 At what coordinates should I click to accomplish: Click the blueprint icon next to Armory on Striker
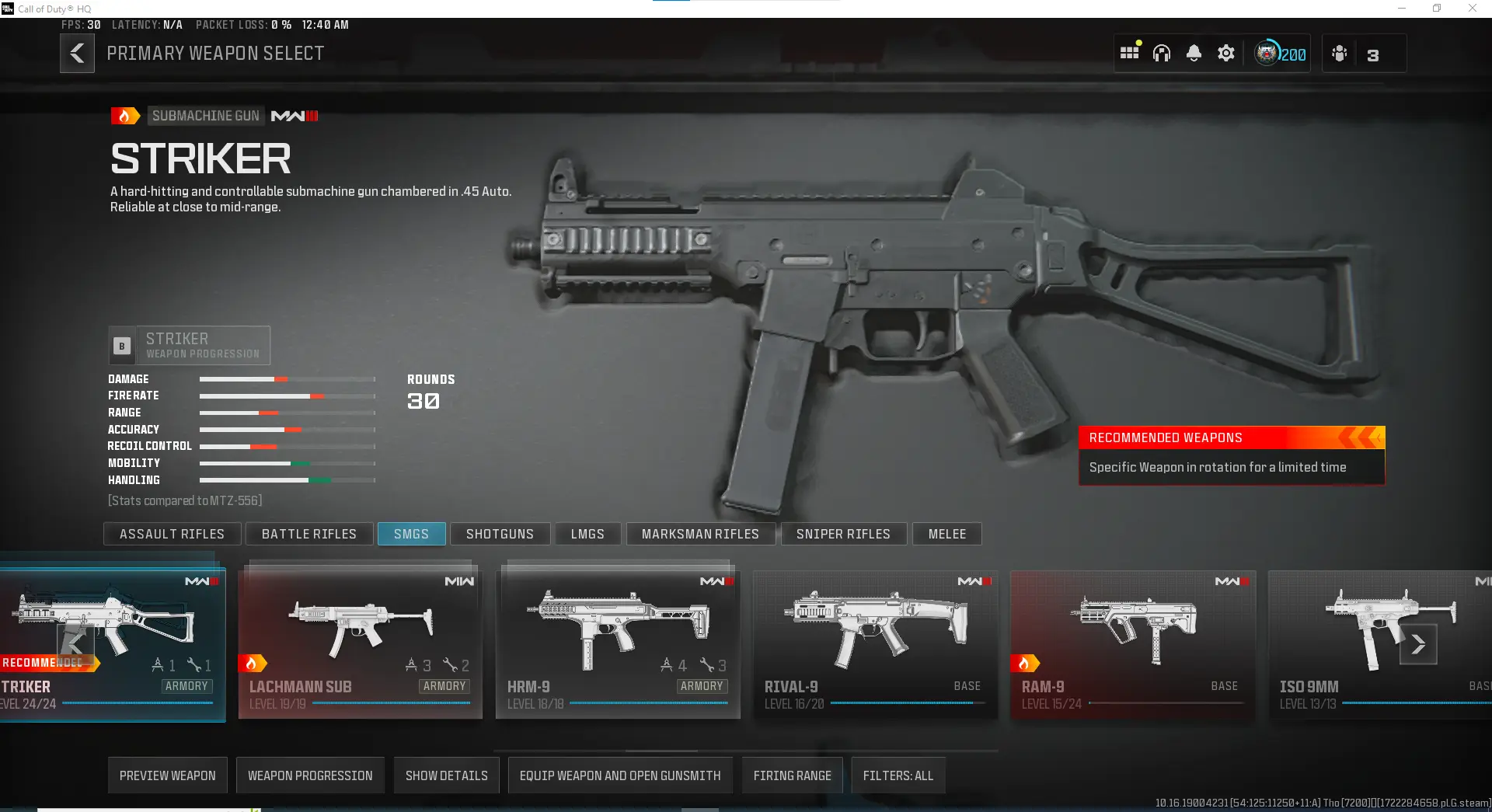click(x=159, y=665)
